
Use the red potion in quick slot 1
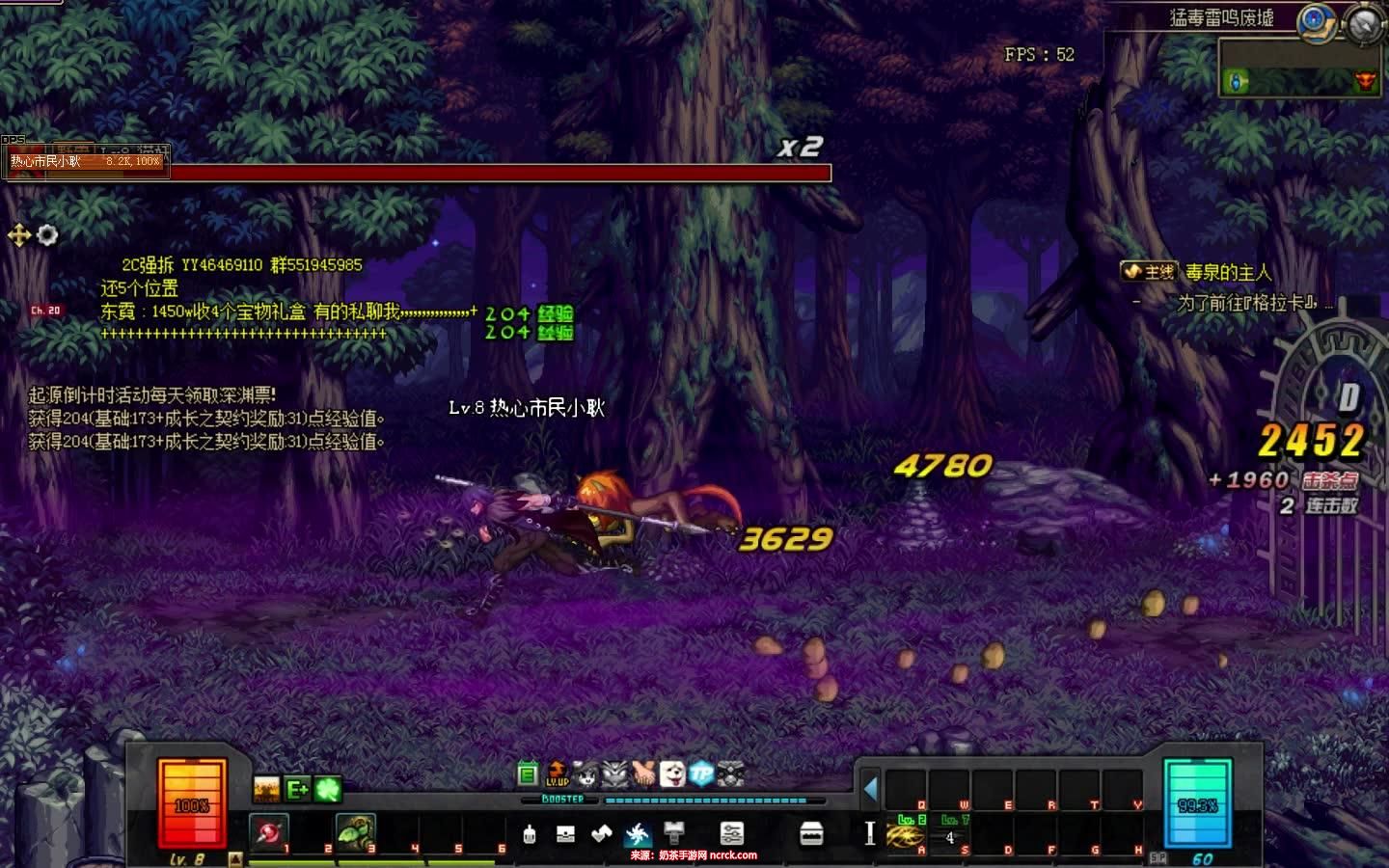(x=268, y=831)
